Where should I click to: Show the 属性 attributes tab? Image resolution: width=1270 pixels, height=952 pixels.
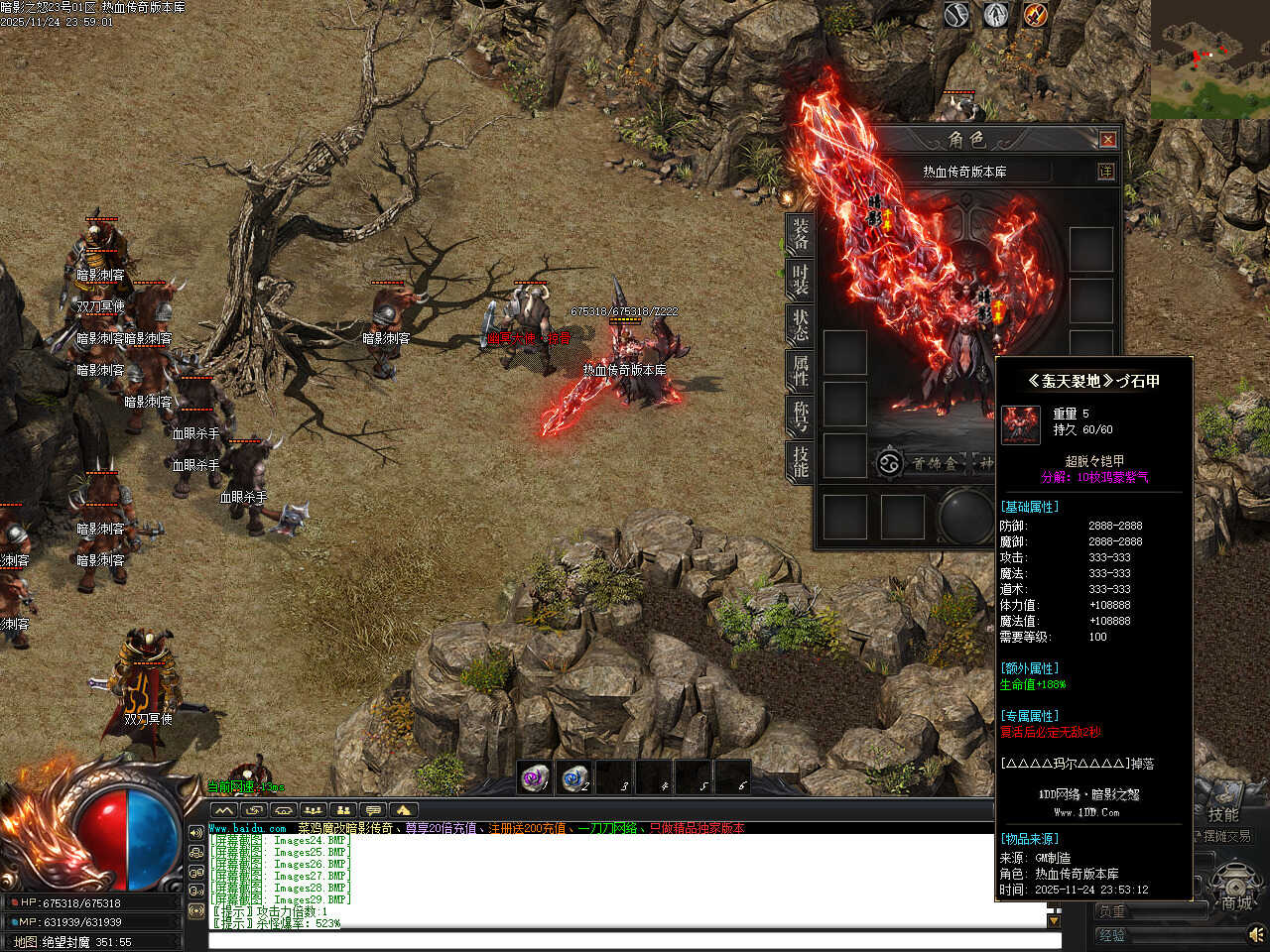[800, 370]
